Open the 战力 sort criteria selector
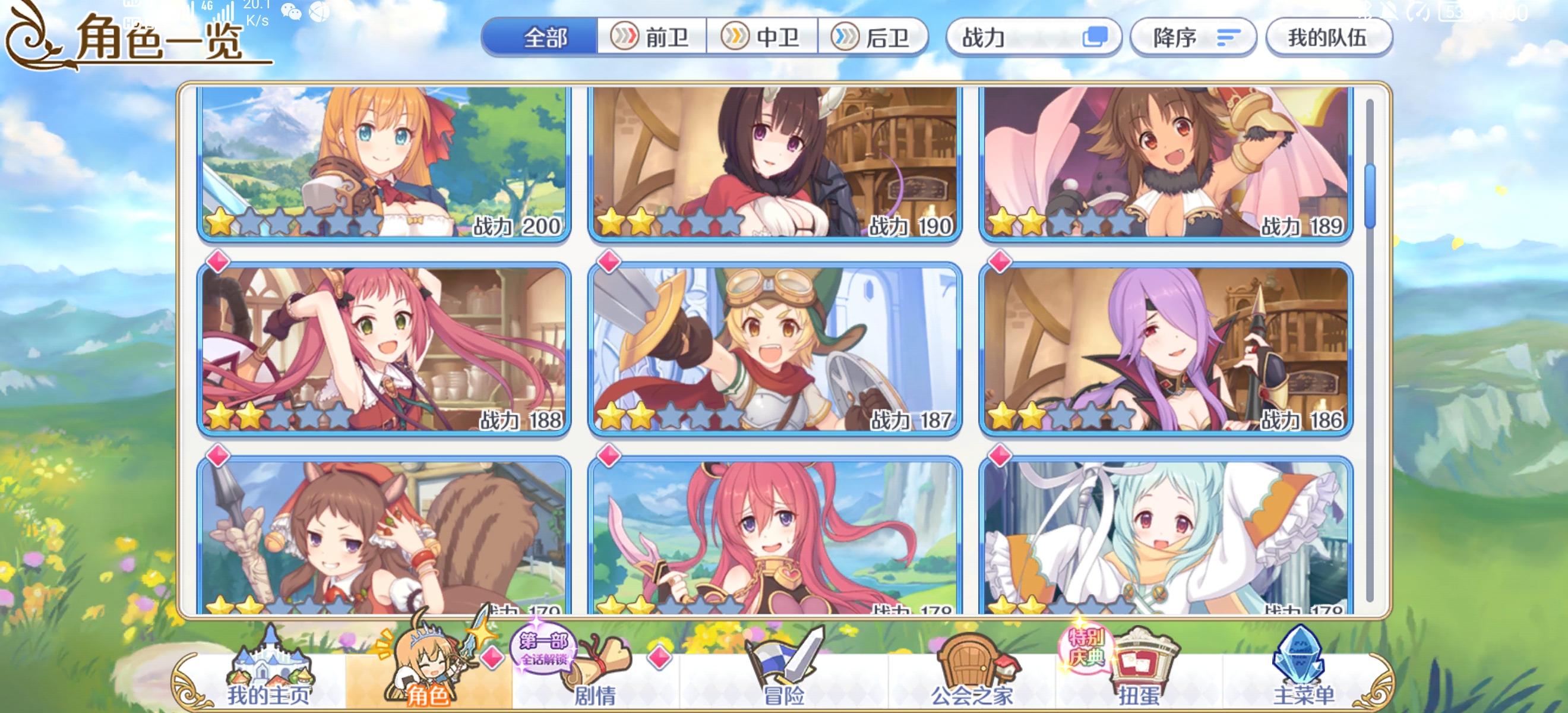This screenshot has width=1568, height=713. 1035,38
